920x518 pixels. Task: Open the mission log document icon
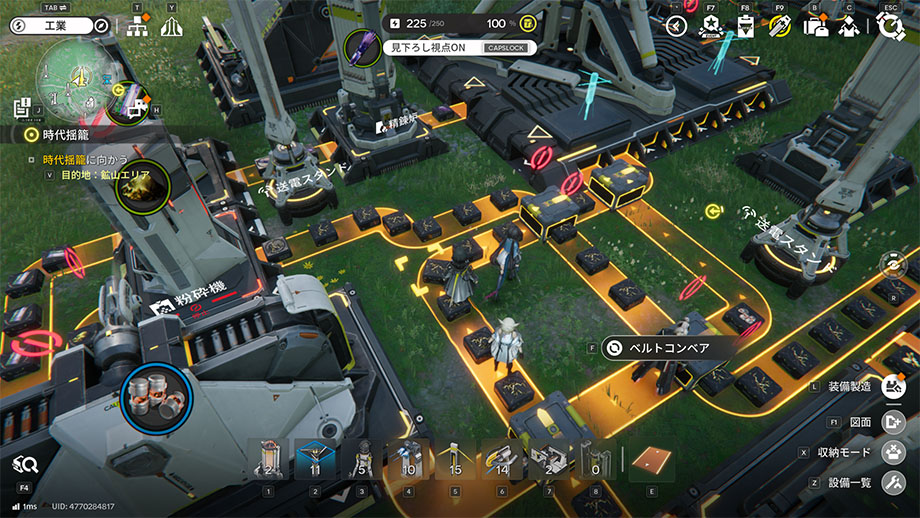click(x=21, y=107)
